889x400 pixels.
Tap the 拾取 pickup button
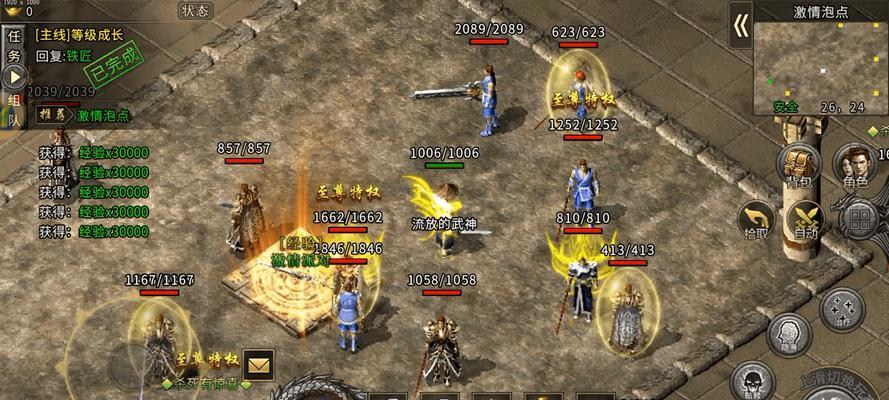pyautogui.click(x=758, y=220)
